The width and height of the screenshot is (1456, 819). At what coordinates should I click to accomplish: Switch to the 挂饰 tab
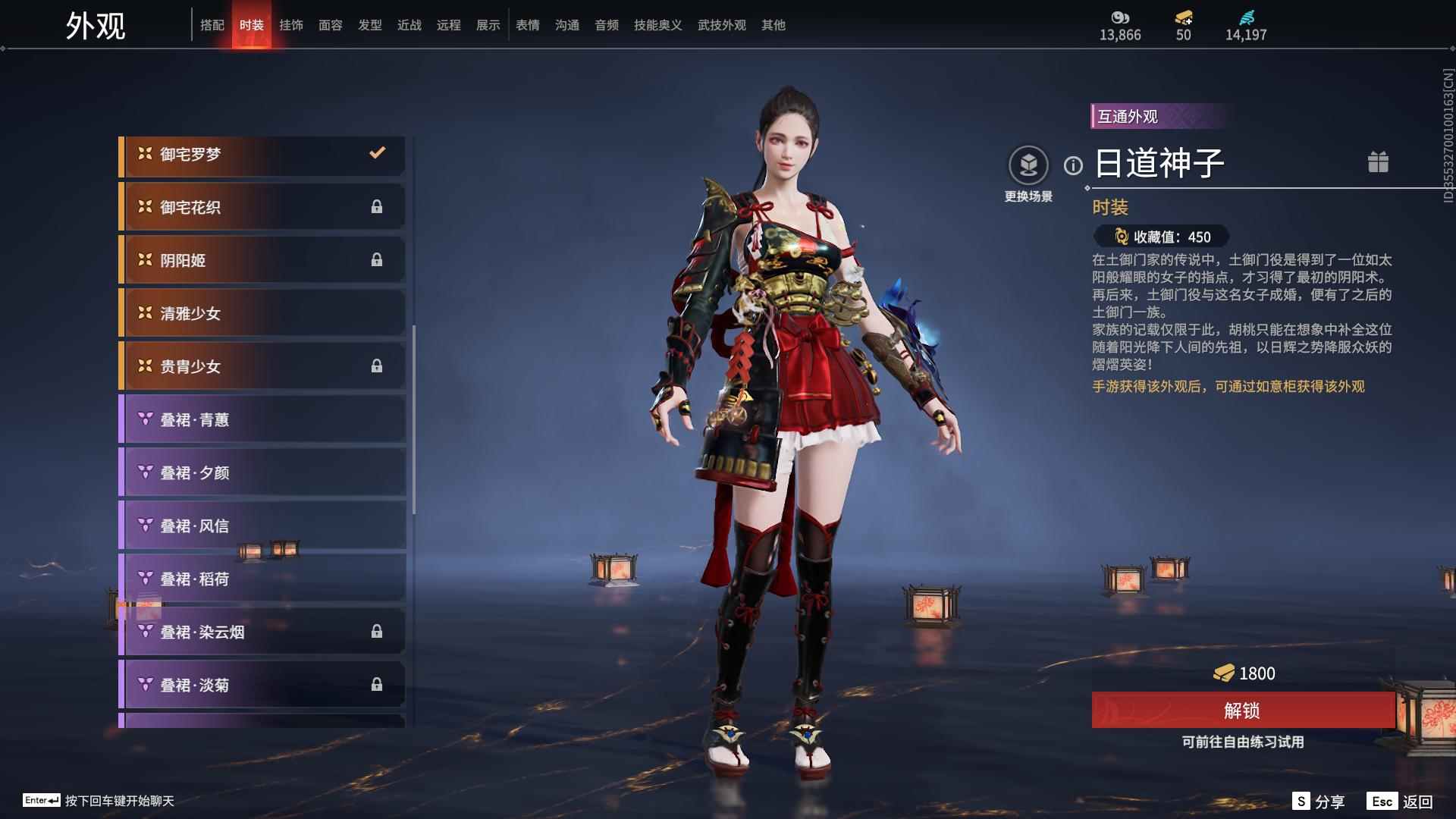291,24
